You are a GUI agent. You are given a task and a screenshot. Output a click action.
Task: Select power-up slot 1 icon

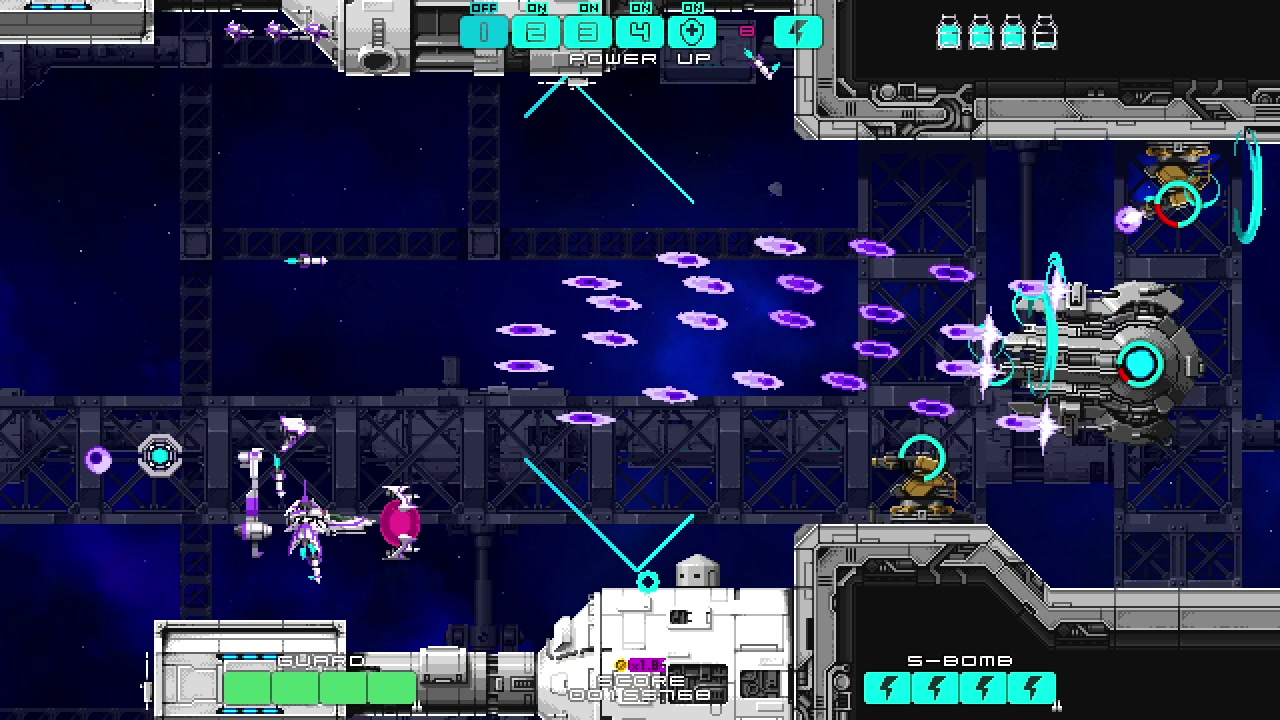483,31
